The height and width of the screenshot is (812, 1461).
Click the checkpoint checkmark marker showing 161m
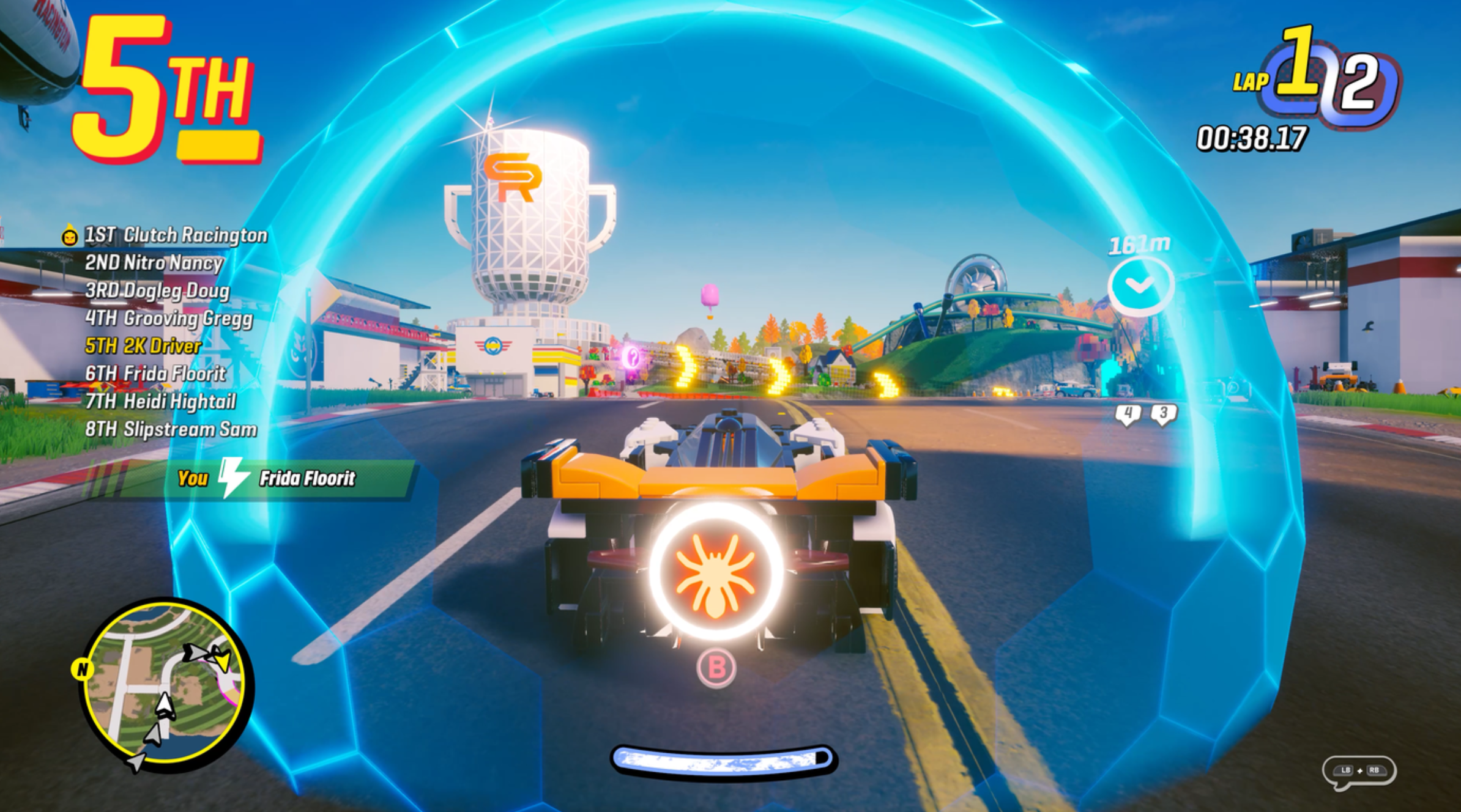pos(1142,284)
